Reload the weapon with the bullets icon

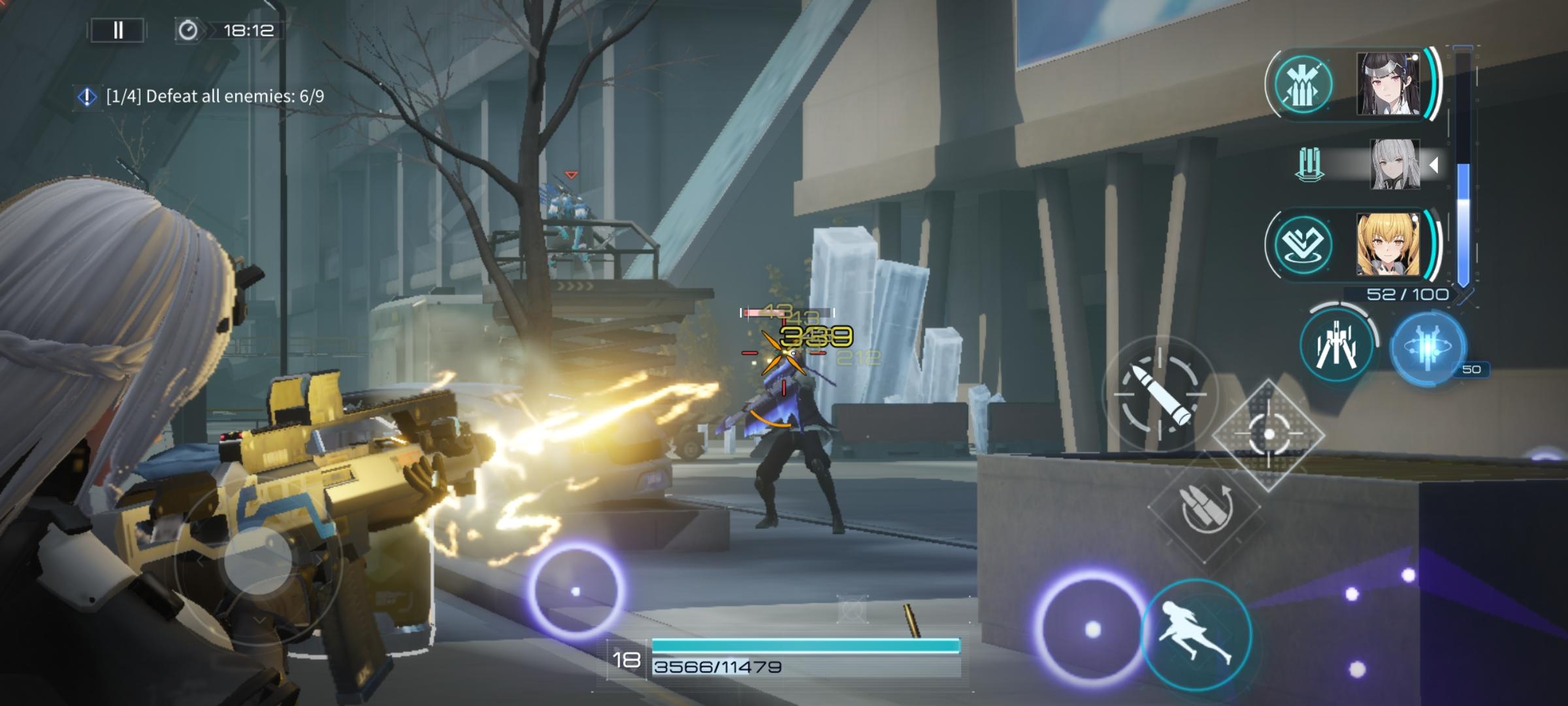coord(1204,507)
